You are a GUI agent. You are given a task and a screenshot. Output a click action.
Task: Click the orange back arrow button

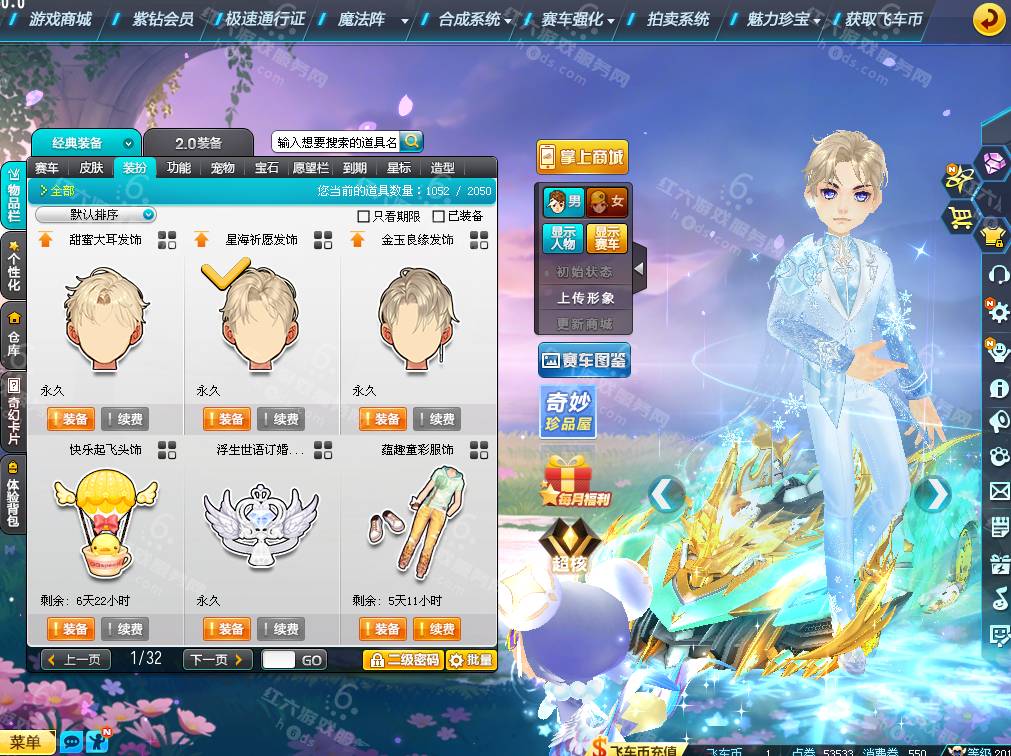[x=988, y=19]
